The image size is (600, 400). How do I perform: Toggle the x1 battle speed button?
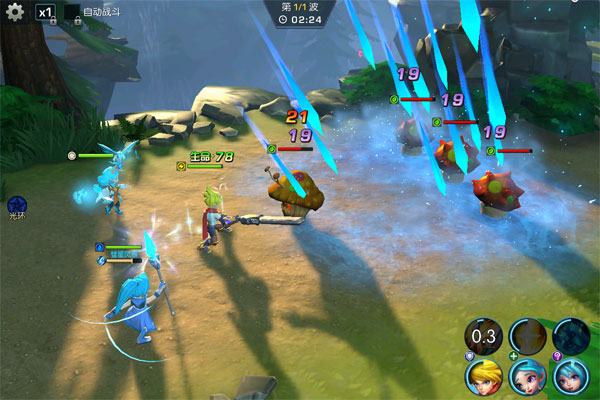coord(45,12)
